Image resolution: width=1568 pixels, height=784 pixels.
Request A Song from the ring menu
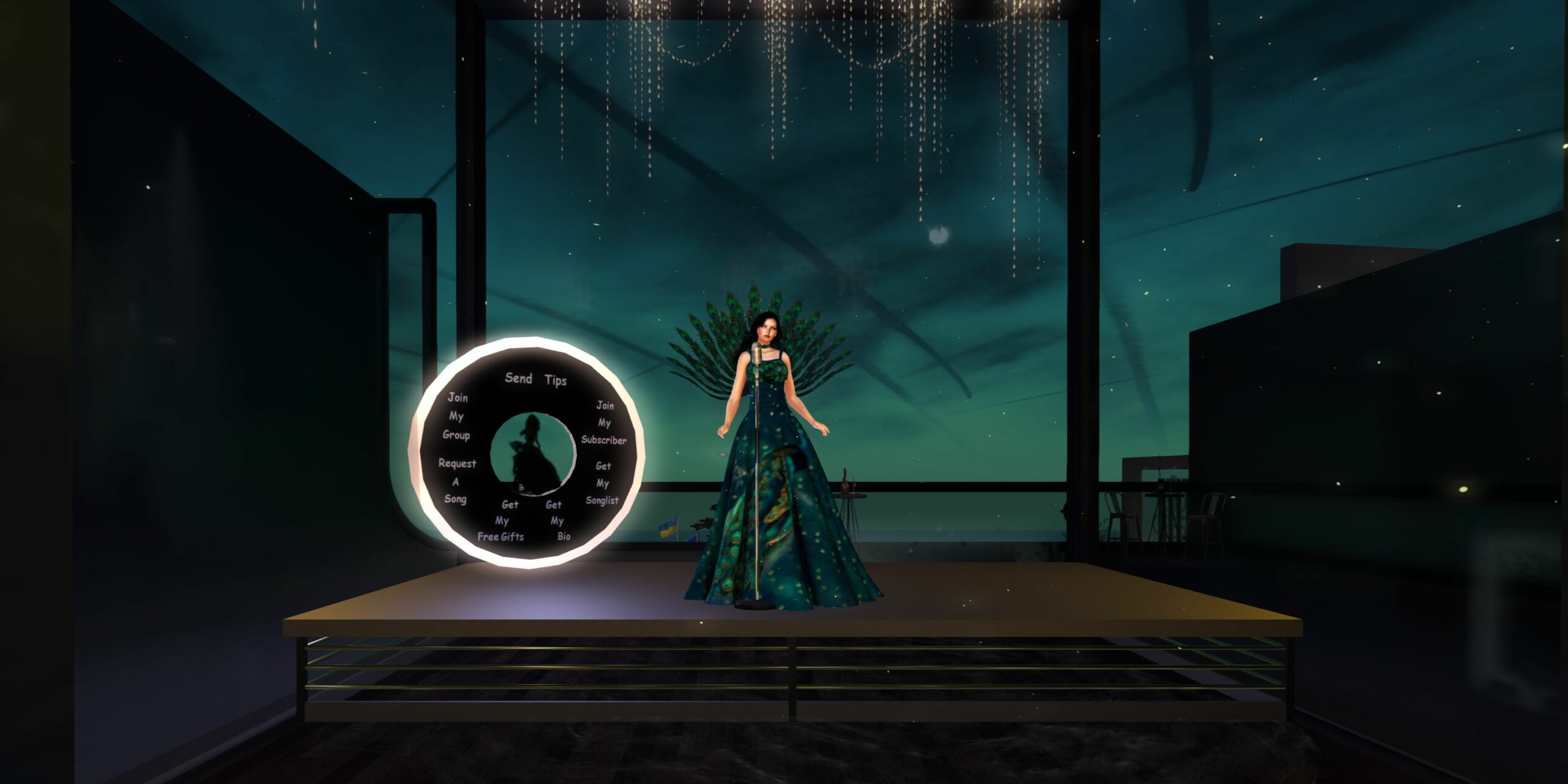click(456, 481)
